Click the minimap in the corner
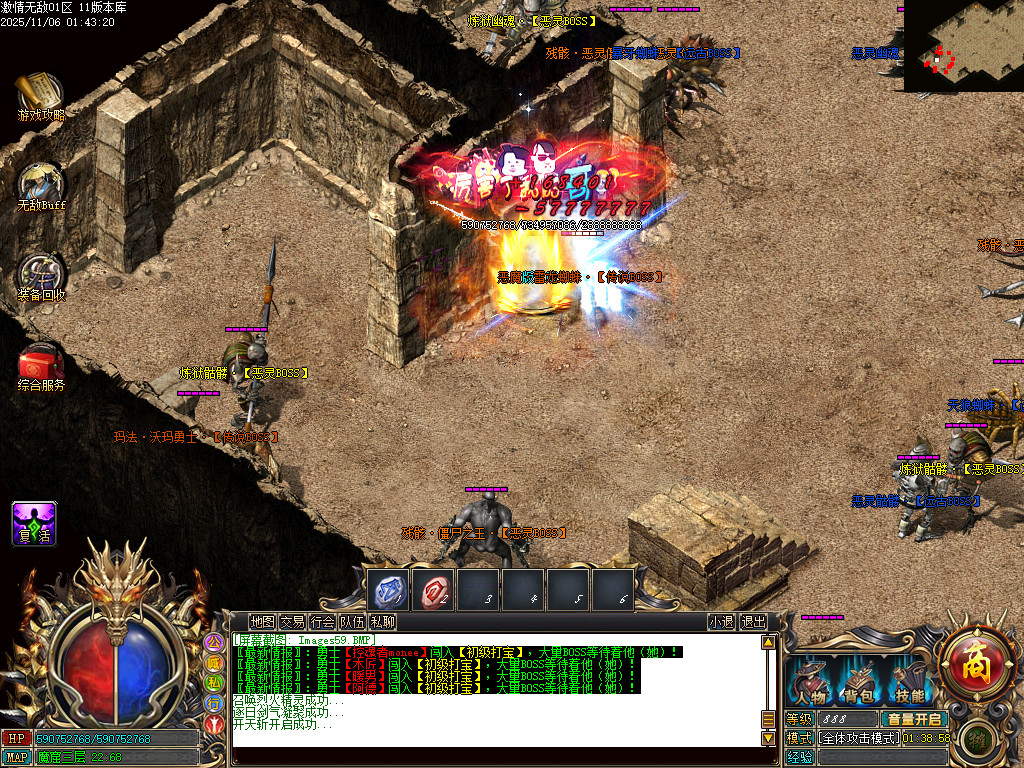1024x768 pixels. (x=963, y=45)
